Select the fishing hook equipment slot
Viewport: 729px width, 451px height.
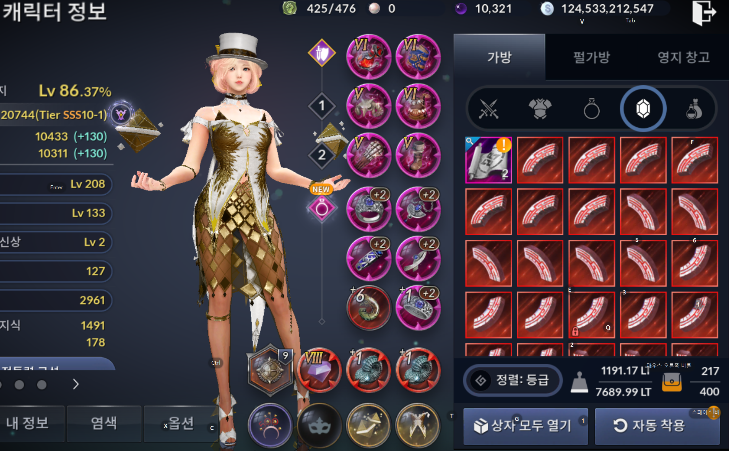(x=370, y=305)
